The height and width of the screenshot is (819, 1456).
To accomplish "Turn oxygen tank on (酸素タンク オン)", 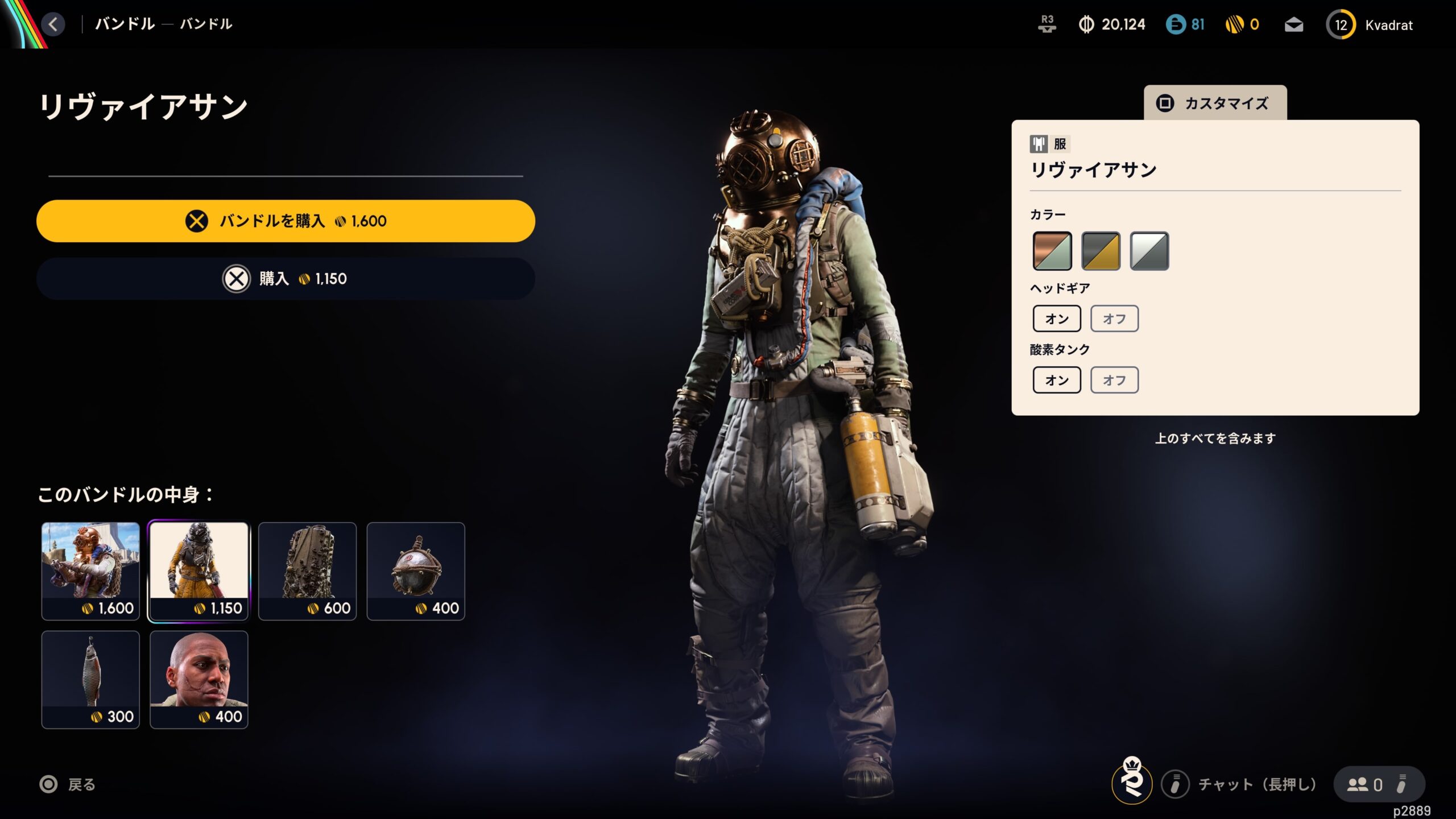I will tap(1057, 380).
